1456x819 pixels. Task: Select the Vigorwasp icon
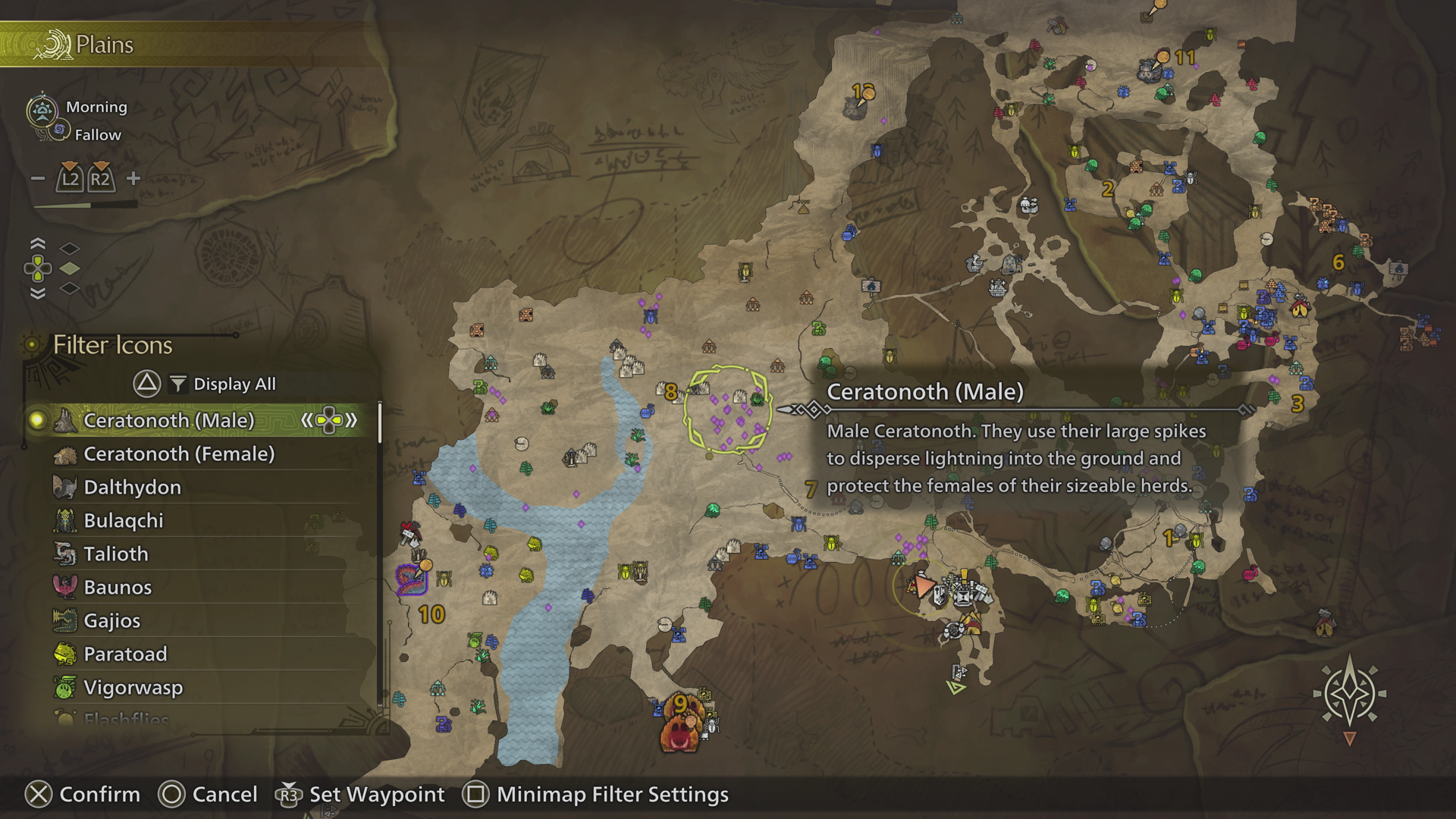click(x=65, y=687)
